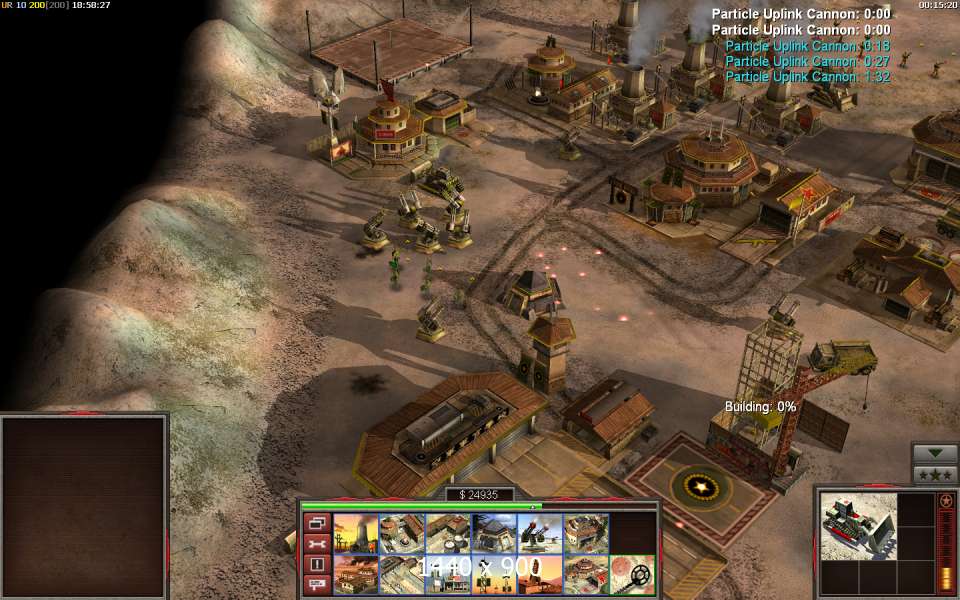Collapse the command bar with the down arrow
The height and width of the screenshot is (600, 960).
pos(935,452)
